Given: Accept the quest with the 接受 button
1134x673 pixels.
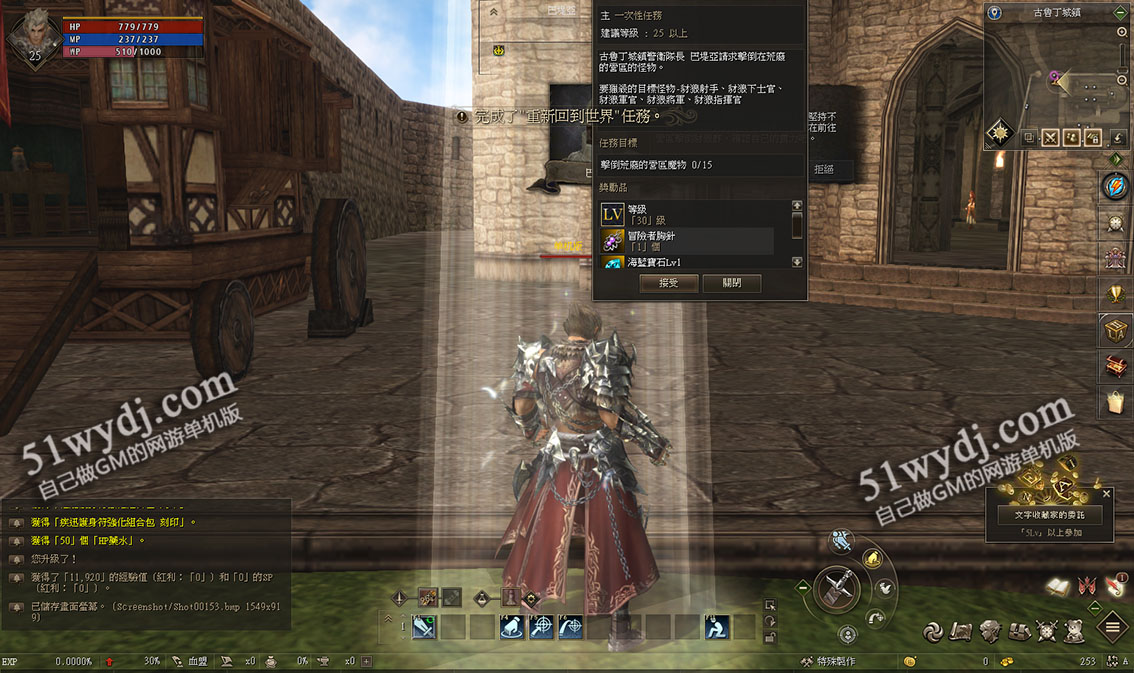Looking at the screenshot, I should [x=669, y=283].
